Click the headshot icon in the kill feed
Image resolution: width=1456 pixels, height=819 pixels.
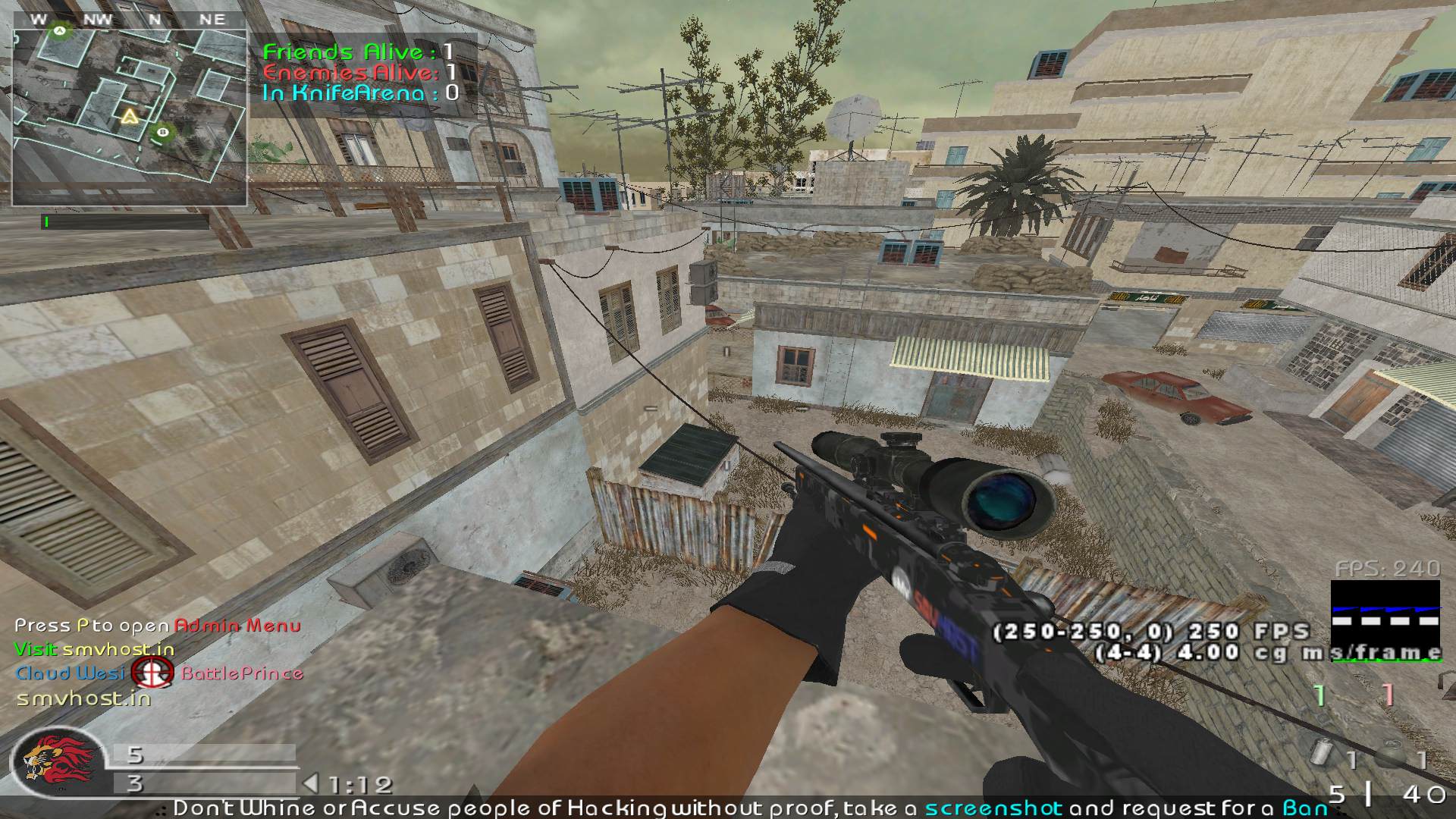tap(152, 673)
